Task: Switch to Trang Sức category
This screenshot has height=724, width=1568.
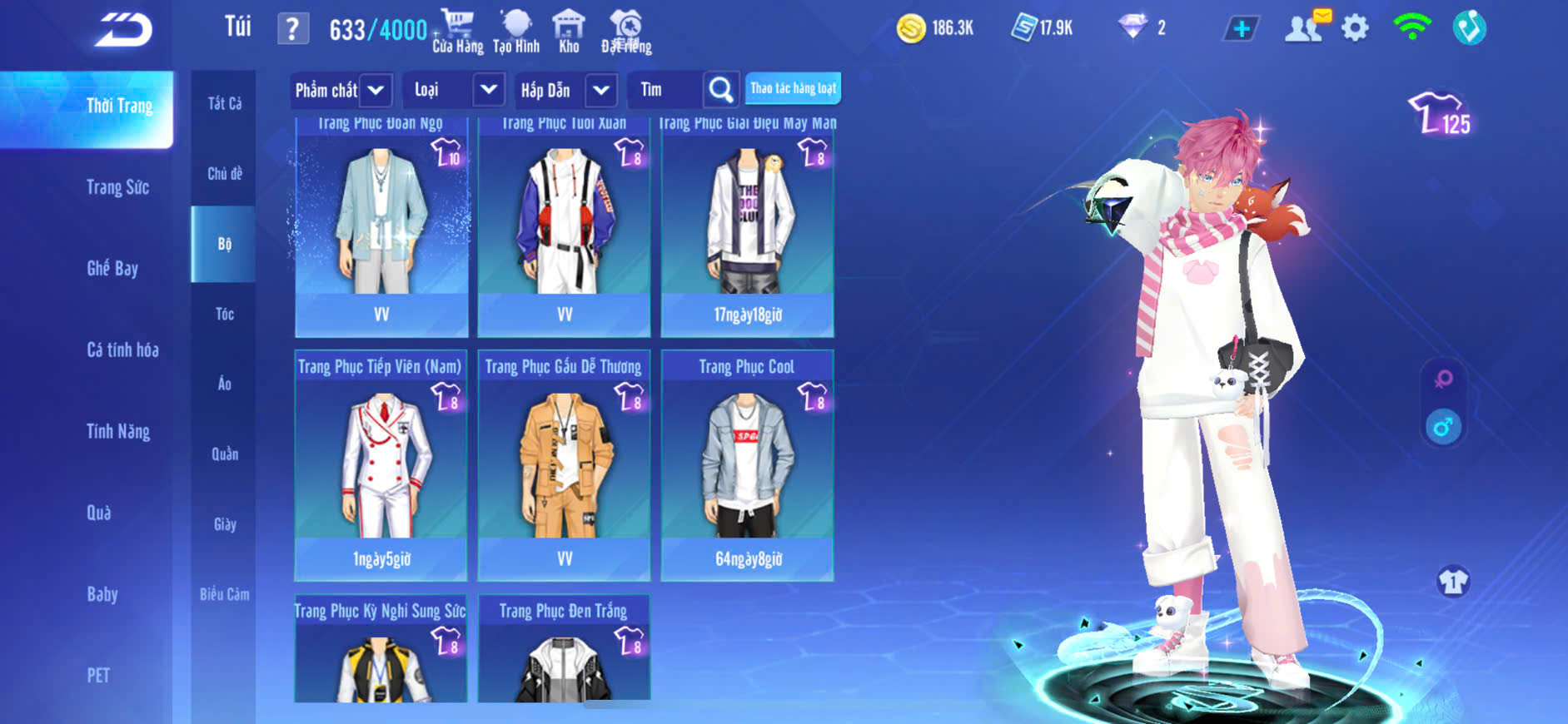Action: (117, 187)
